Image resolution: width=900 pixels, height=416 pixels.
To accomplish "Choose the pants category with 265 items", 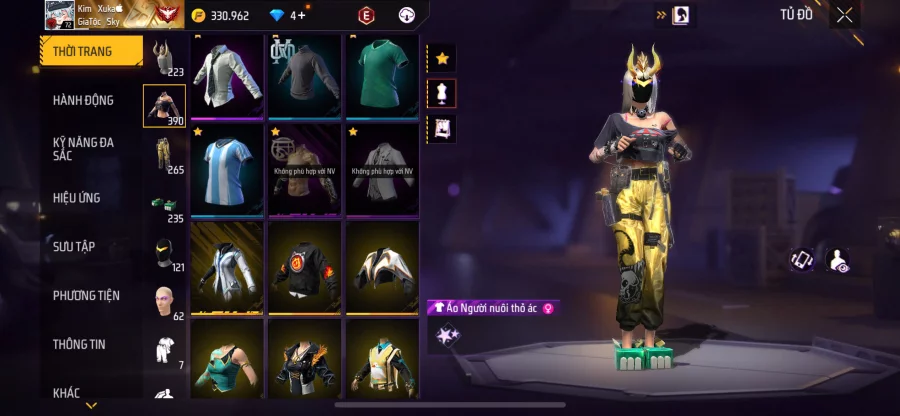I will click(165, 155).
